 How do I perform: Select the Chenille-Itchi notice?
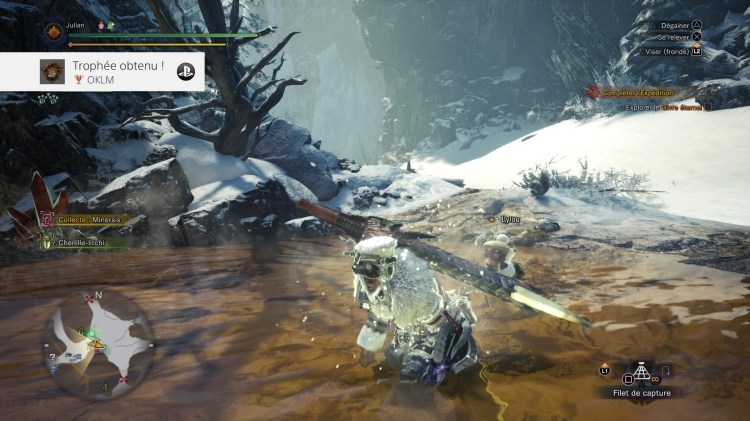[x=81, y=242]
